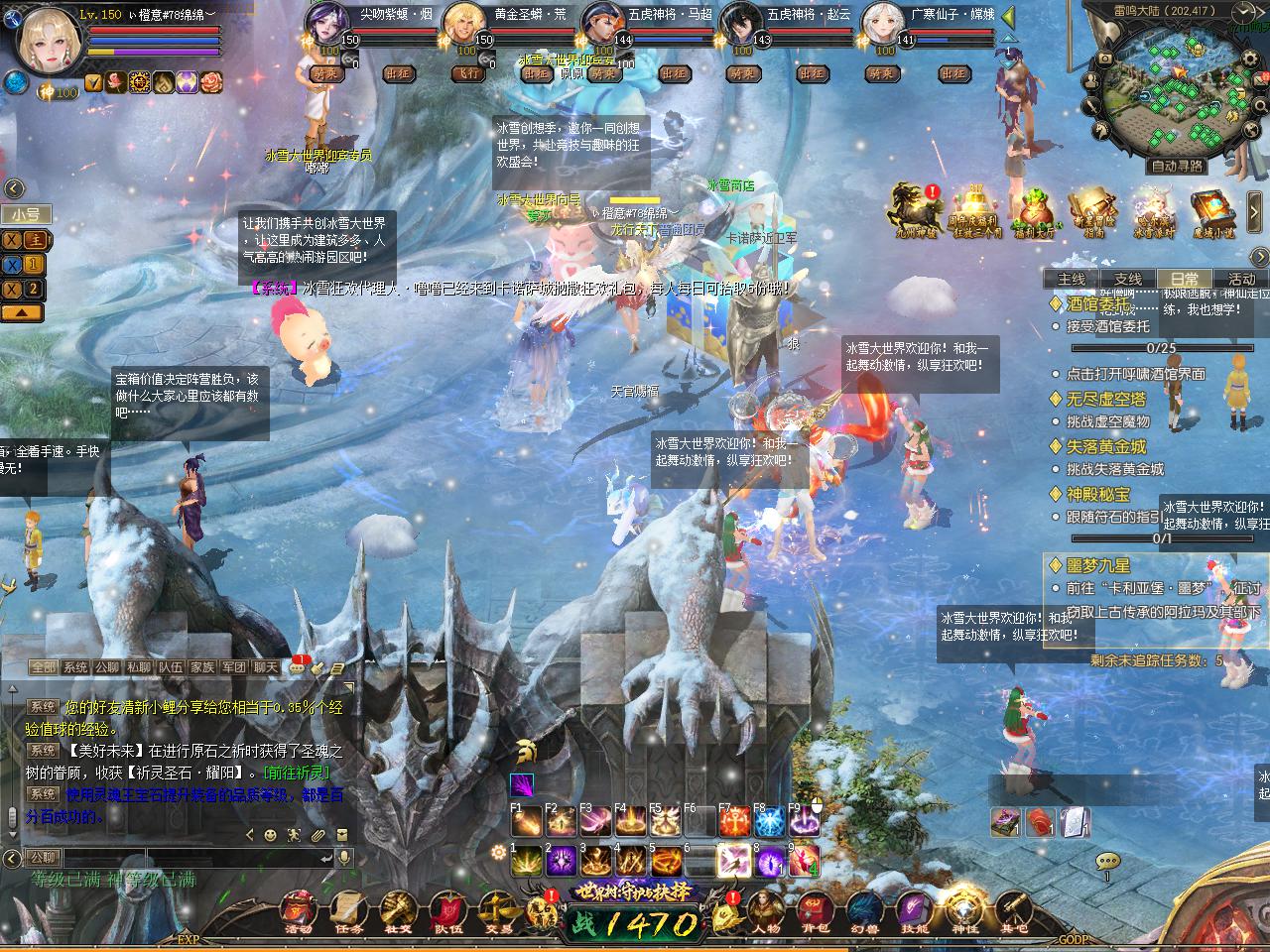Switch chat to the 私聊 private tab
Screen dimensions: 1270x952
pyautogui.click(x=139, y=668)
